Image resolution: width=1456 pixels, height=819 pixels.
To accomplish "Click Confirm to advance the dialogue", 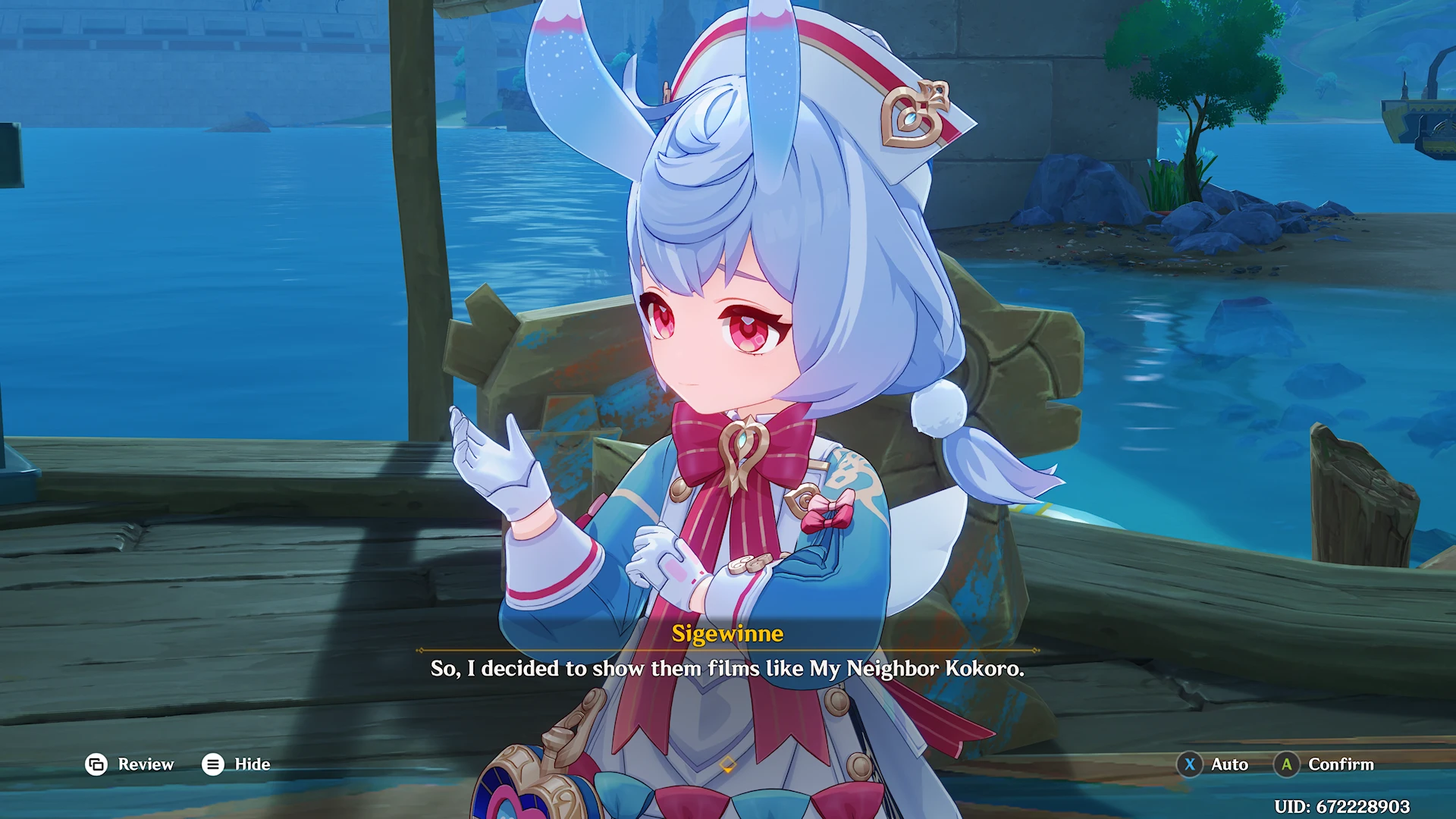I will tap(1341, 764).
